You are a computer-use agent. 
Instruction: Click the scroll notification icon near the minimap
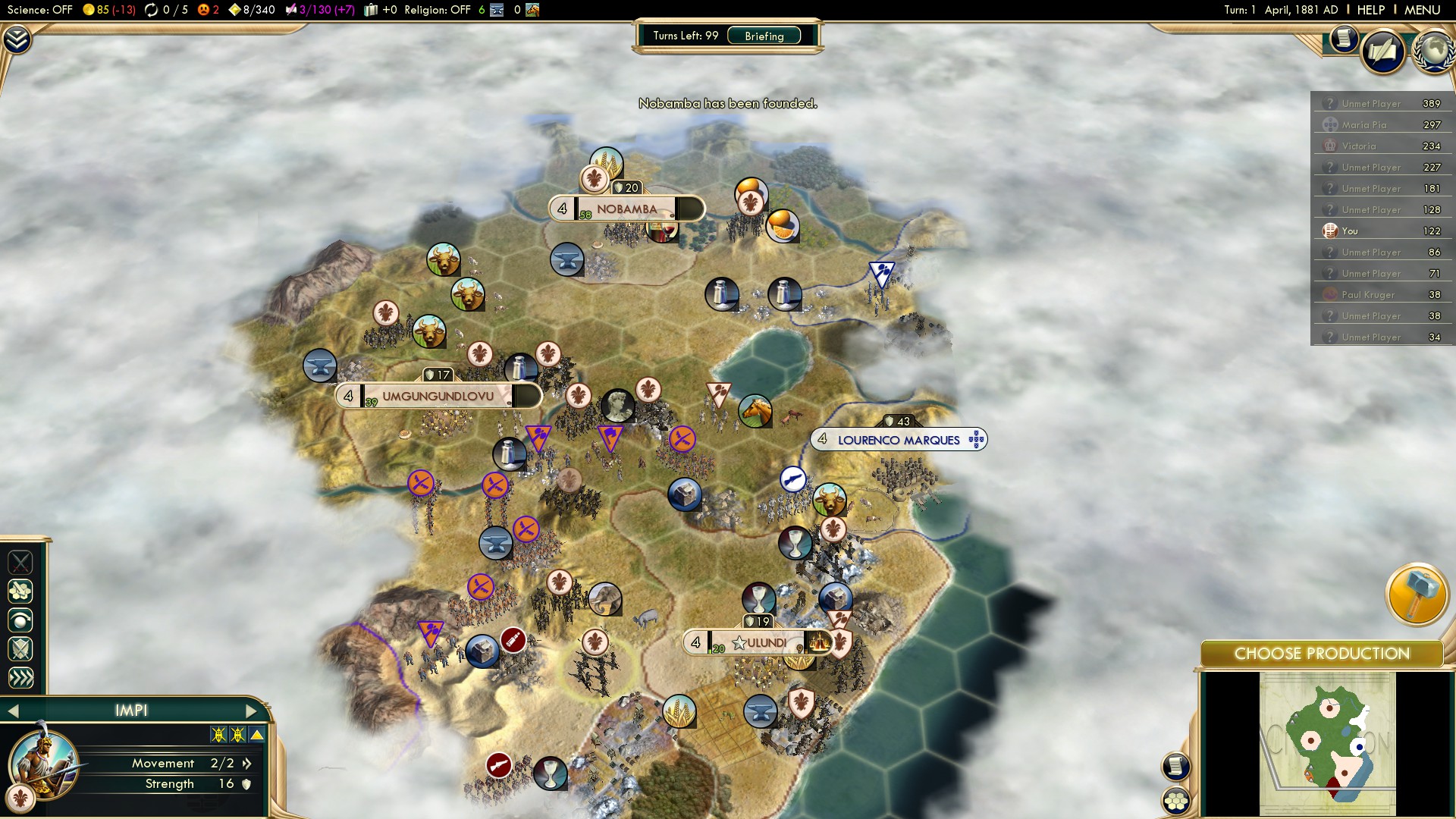1175,766
